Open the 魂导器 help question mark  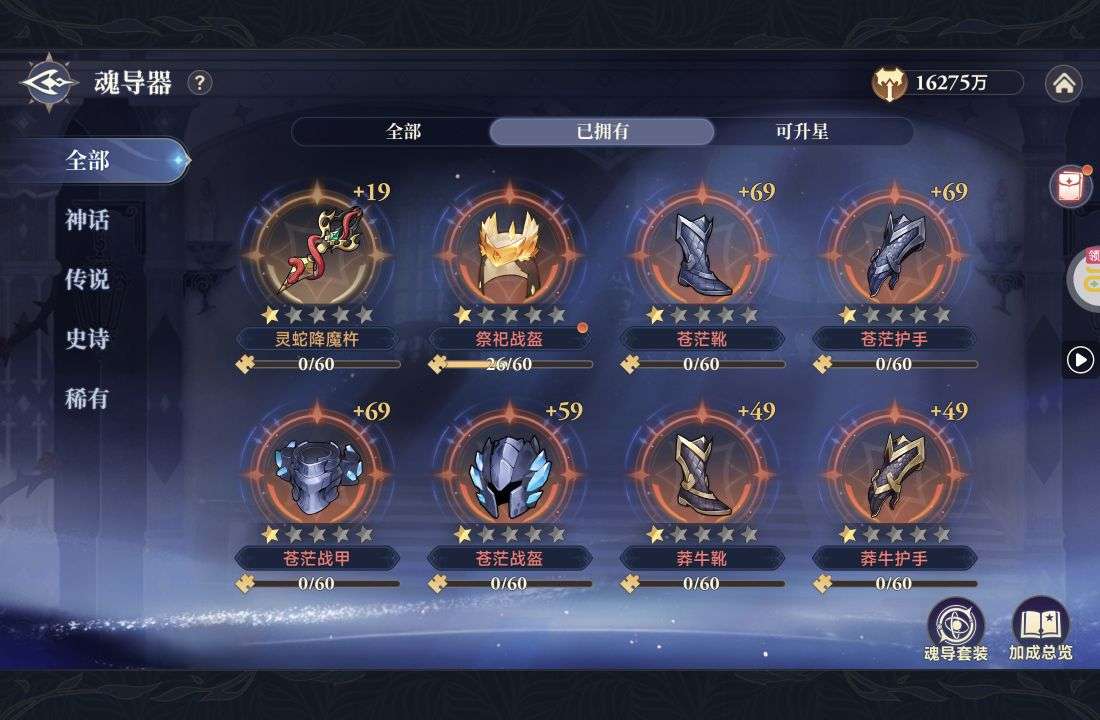point(200,83)
